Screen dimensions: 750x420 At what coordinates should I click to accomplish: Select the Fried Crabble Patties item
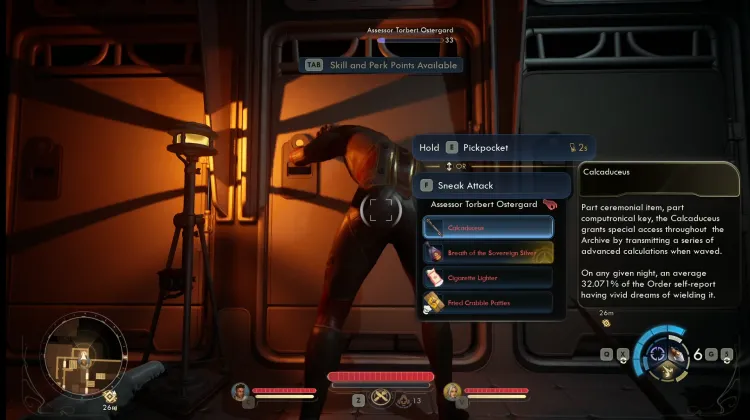[x=487, y=301]
